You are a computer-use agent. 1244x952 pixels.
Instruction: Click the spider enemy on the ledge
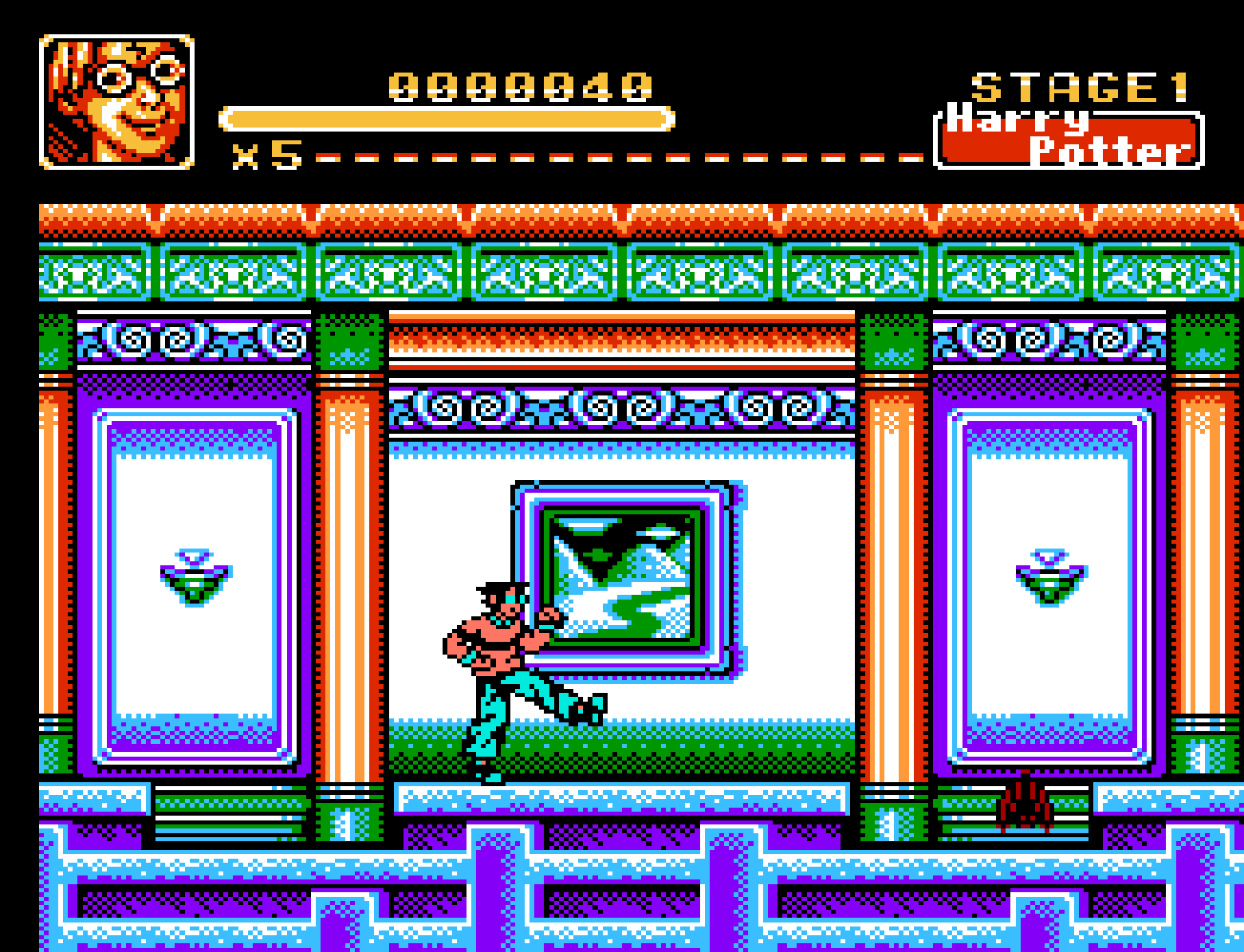tap(1029, 805)
